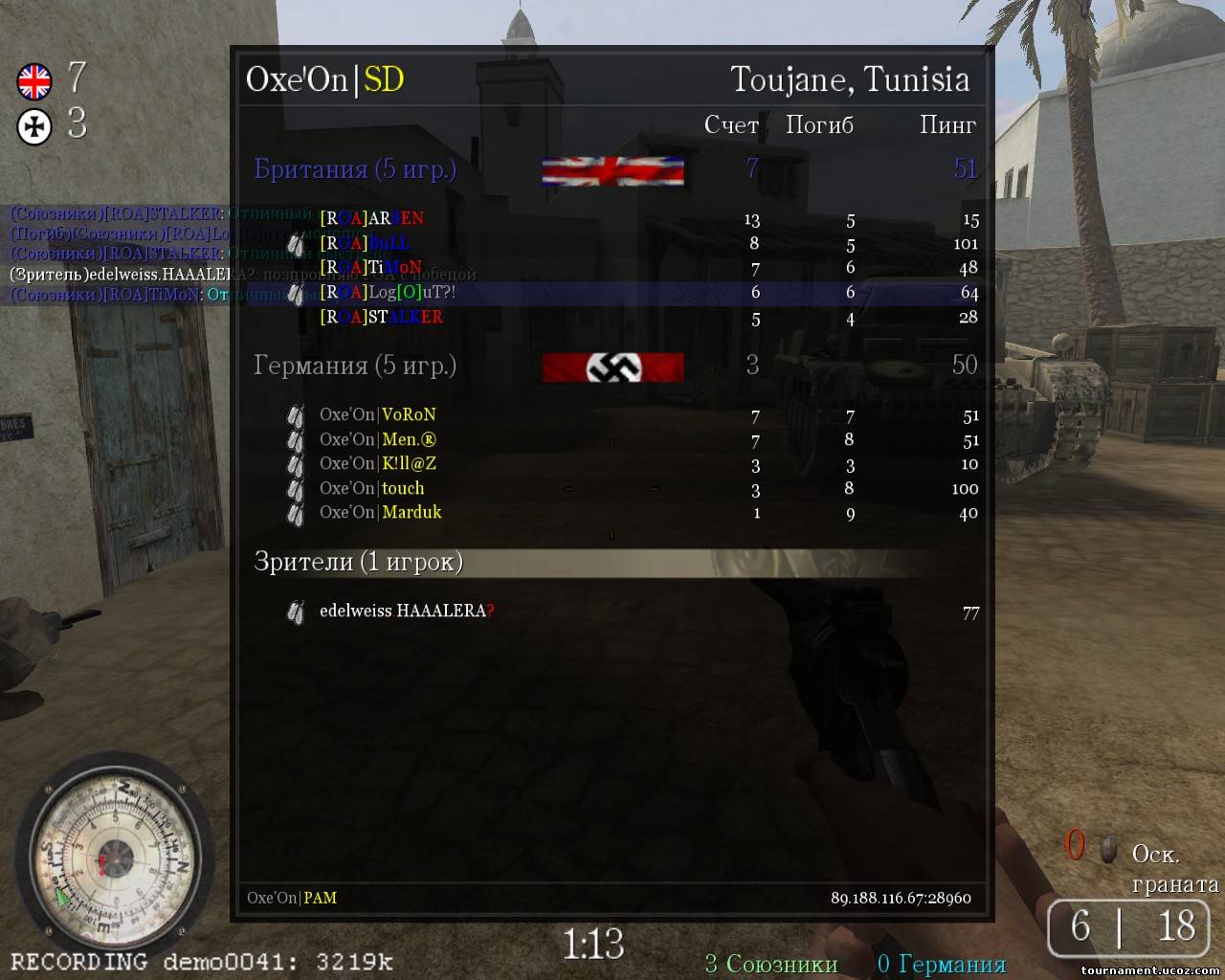The image size is (1225, 980).
Task: Click the British flag banner in scoreboard
Action: [612, 171]
